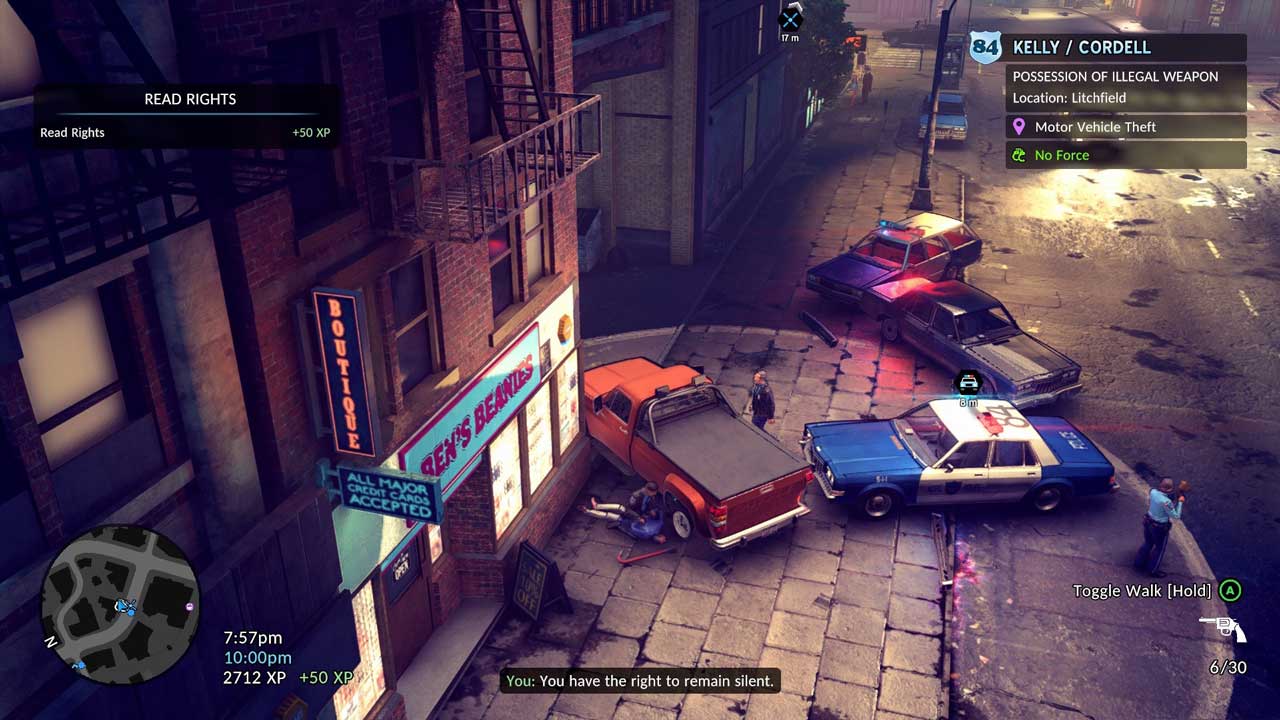Click the police car waypoint marker
Screen dimensions: 1280x720
click(x=968, y=382)
